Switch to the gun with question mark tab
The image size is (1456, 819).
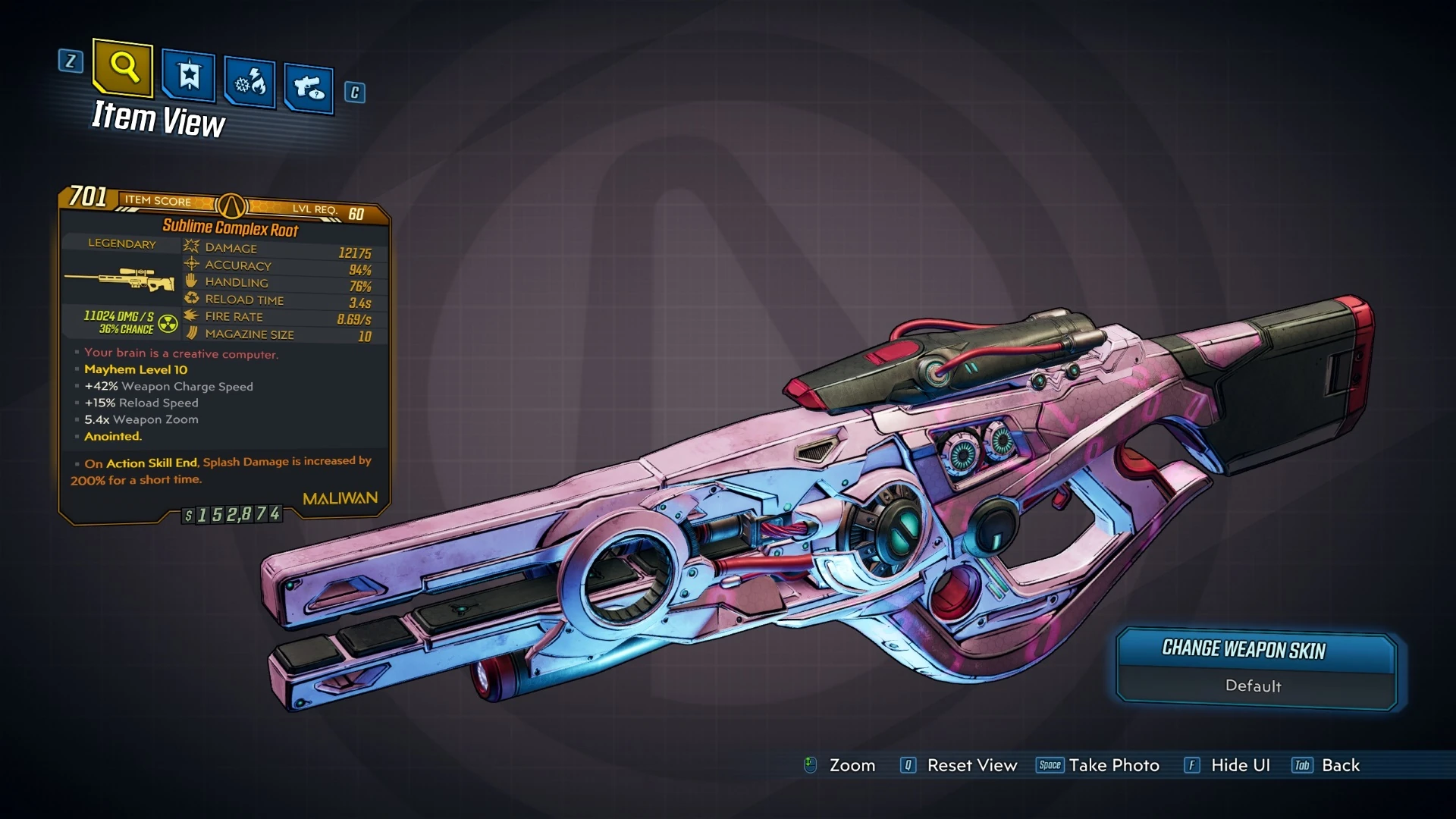309,88
